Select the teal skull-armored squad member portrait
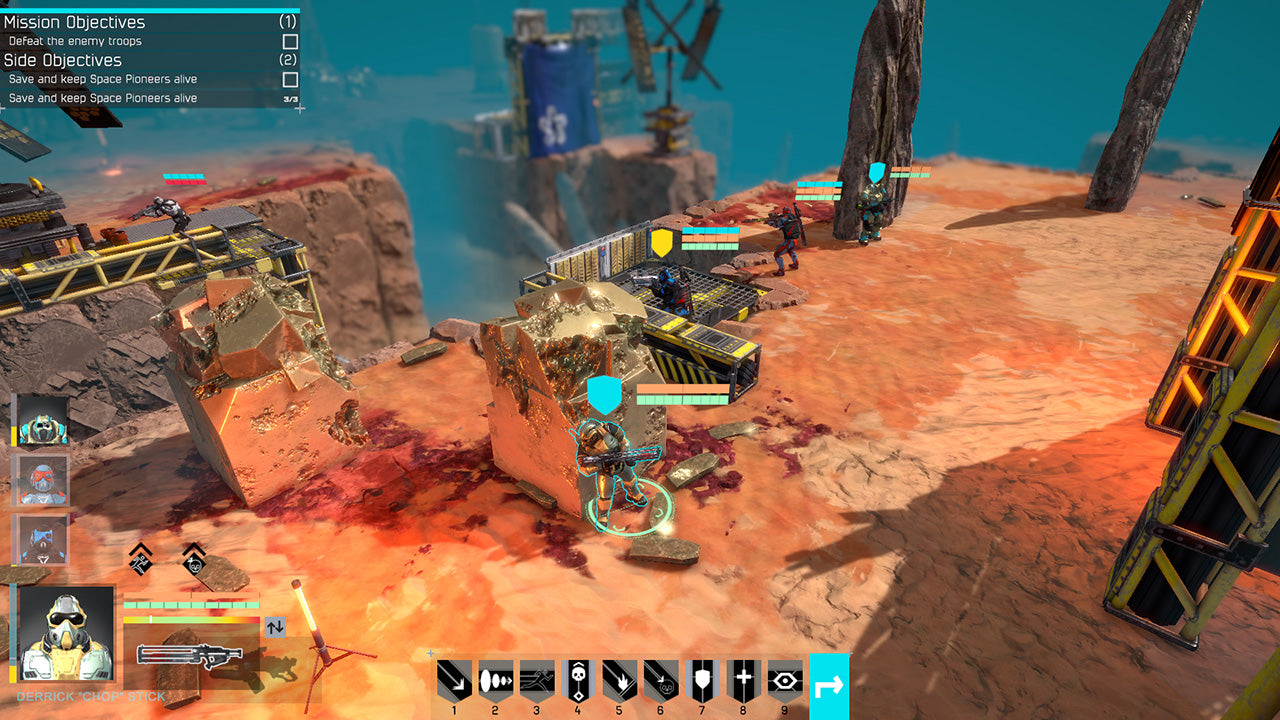Viewport: 1280px width, 720px height. tap(43, 421)
